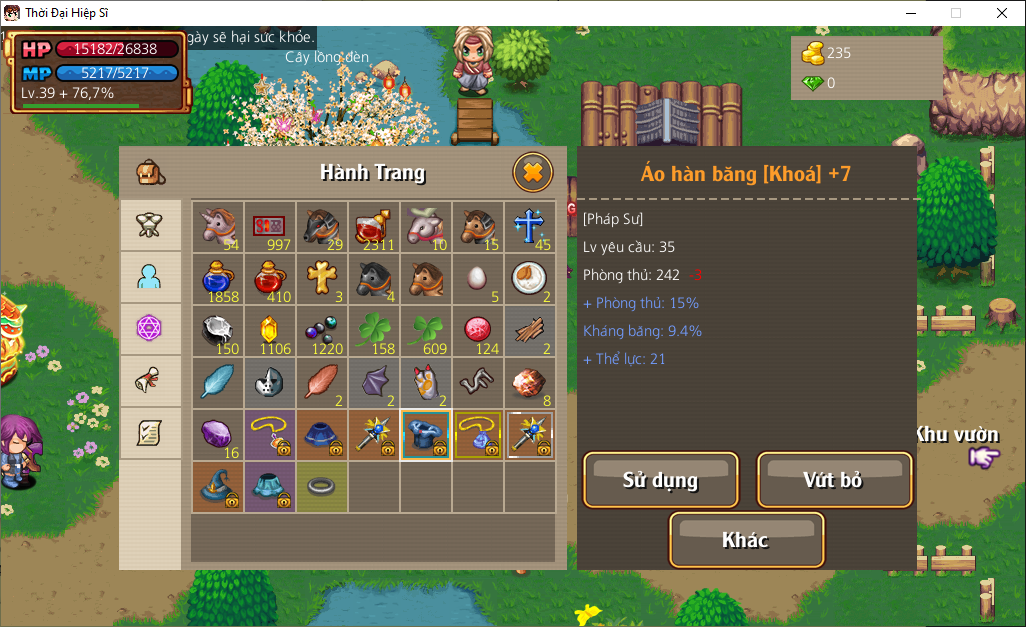Select the blue mana potion stack
The height and width of the screenshot is (627, 1026).
tap(218, 279)
